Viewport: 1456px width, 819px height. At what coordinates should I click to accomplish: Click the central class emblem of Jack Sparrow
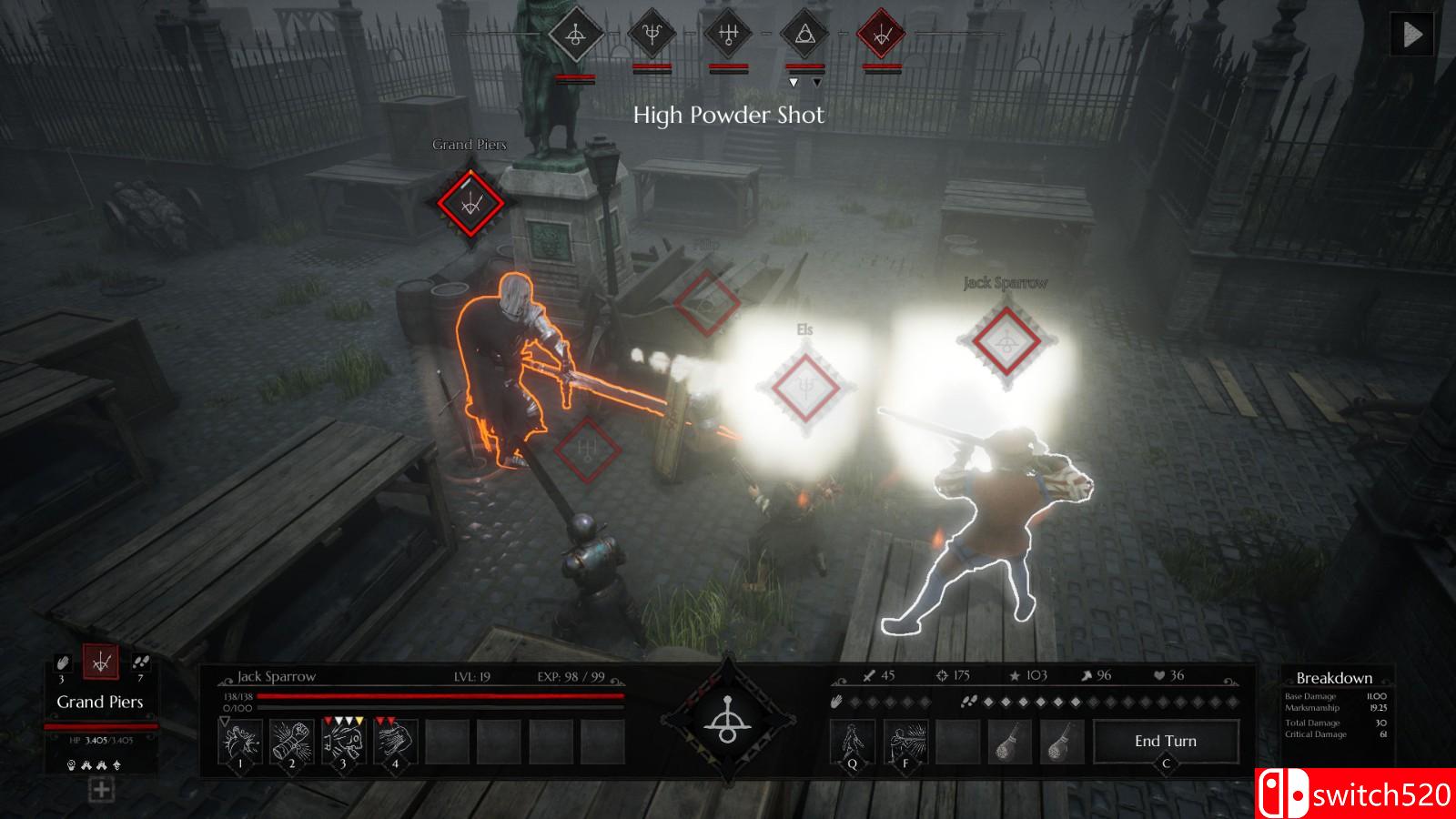pyautogui.click(x=727, y=719)
